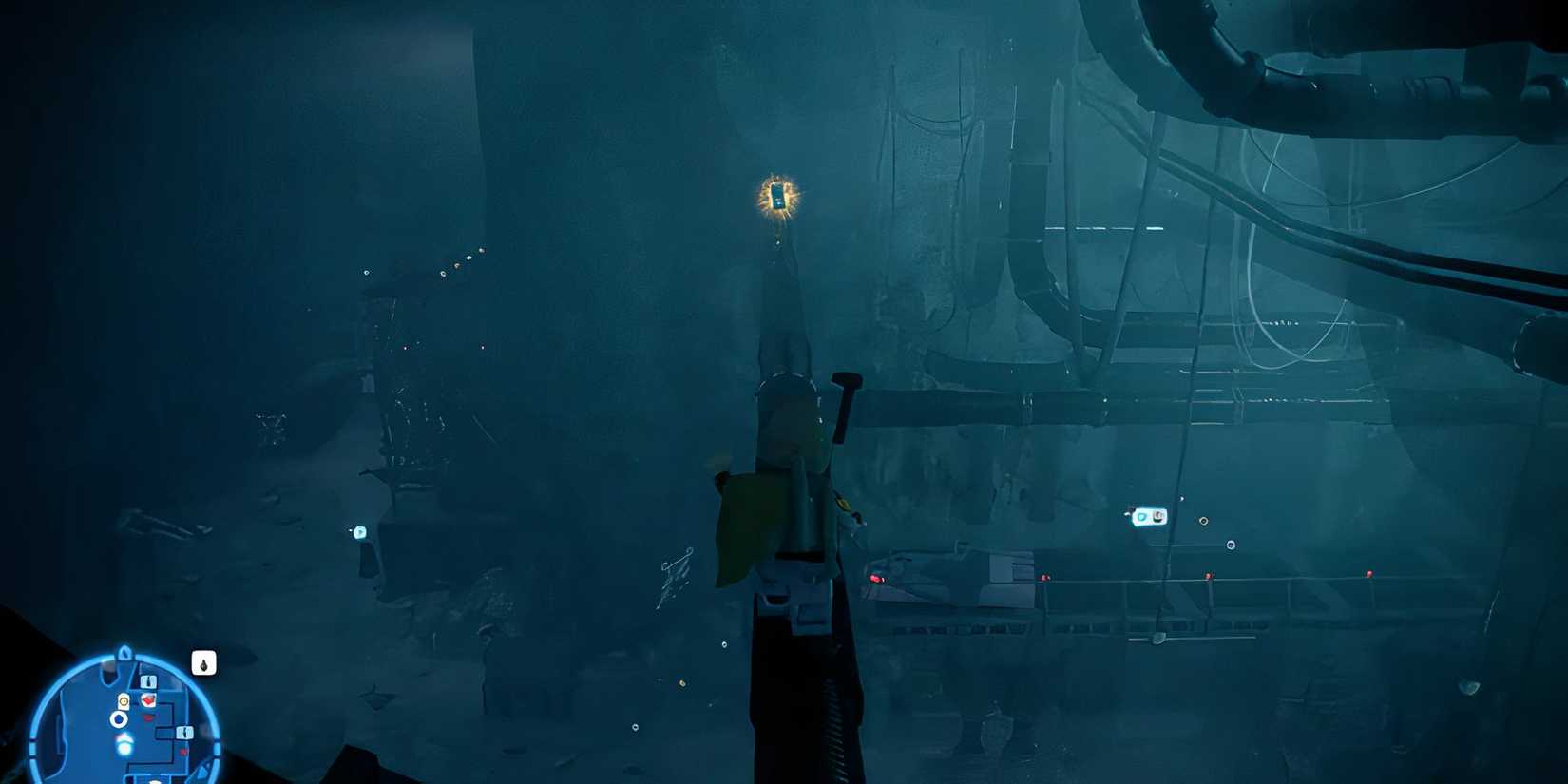Viewport: 1568px width, 784px height.
Task: Open the faded circular marker near the walkway
Action: pyautogui.click(x=1230, y=545)
